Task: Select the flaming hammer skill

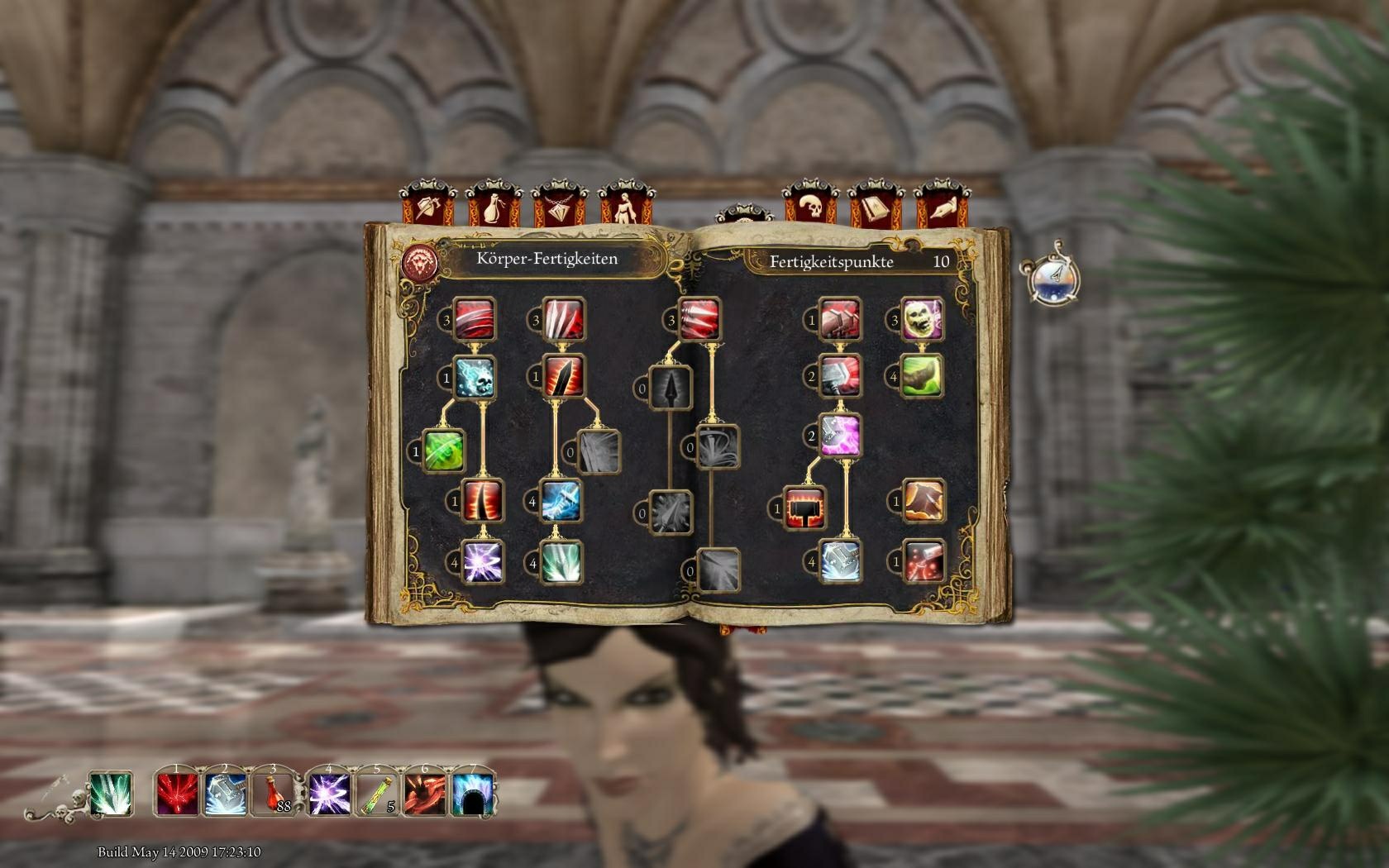Action: coord(806,508)
